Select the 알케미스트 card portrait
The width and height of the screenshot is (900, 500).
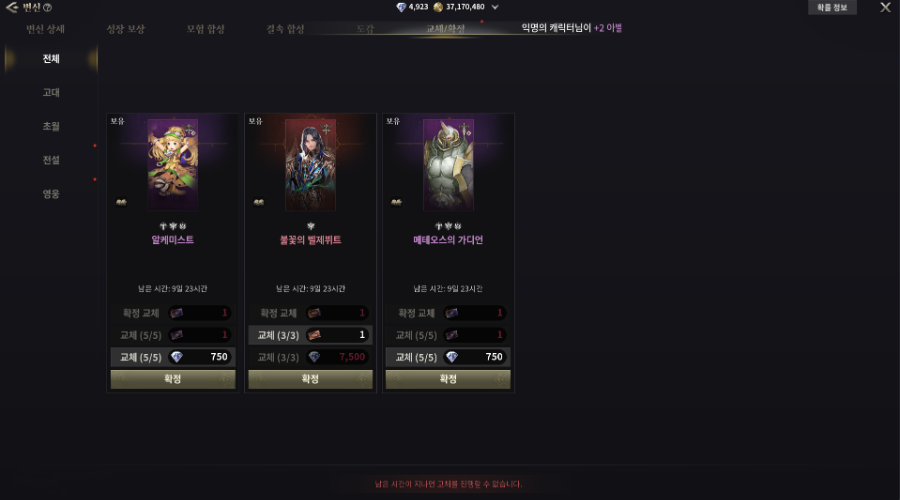tap(173, 165)
